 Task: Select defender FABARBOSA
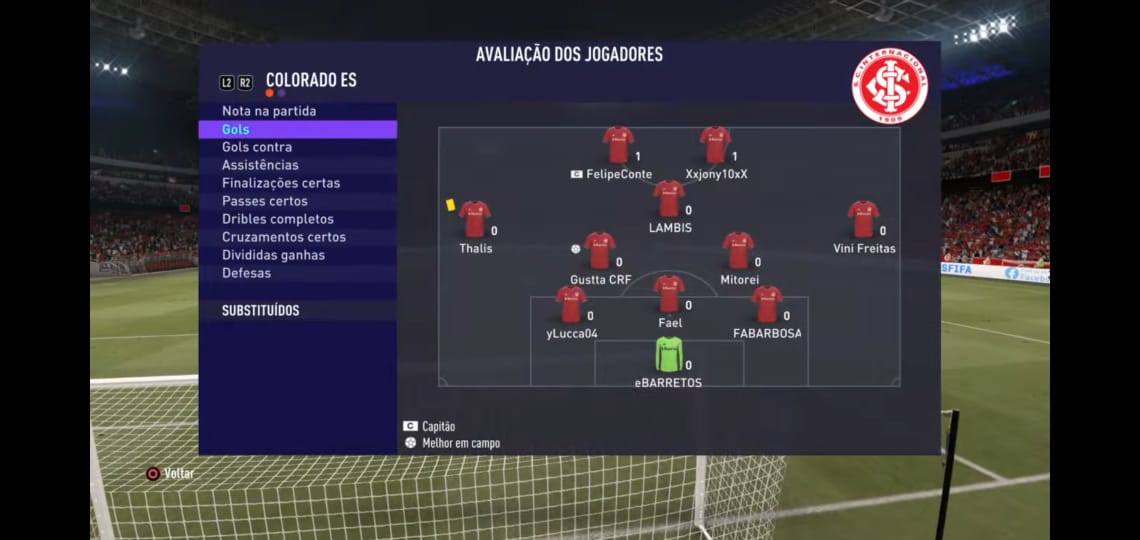click(766, 305)
